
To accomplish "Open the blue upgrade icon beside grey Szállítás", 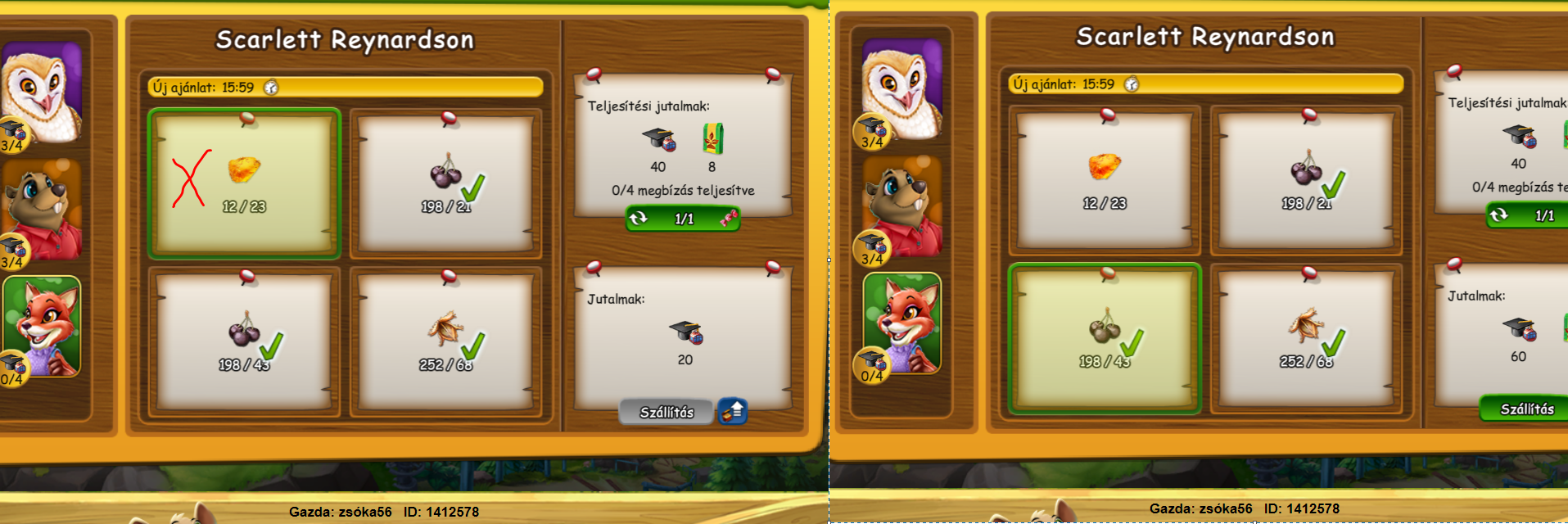I will 733,411.
